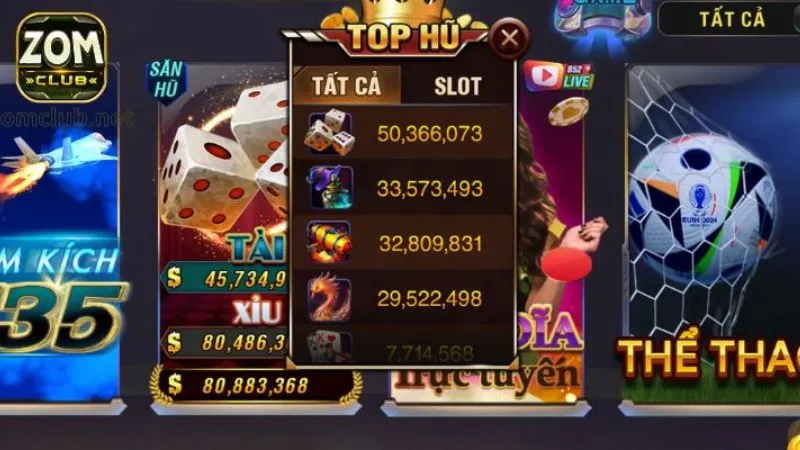This screenshot has width=800, height=450.
Task: Choose the witch game jackpot row 33,573,493
Action: click(402, 188)
